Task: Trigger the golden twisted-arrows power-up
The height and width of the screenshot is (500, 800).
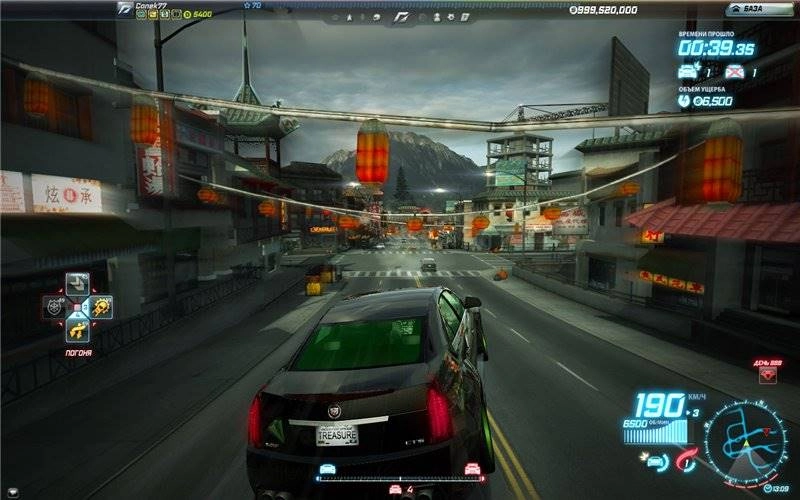Action: coord(77,330)
